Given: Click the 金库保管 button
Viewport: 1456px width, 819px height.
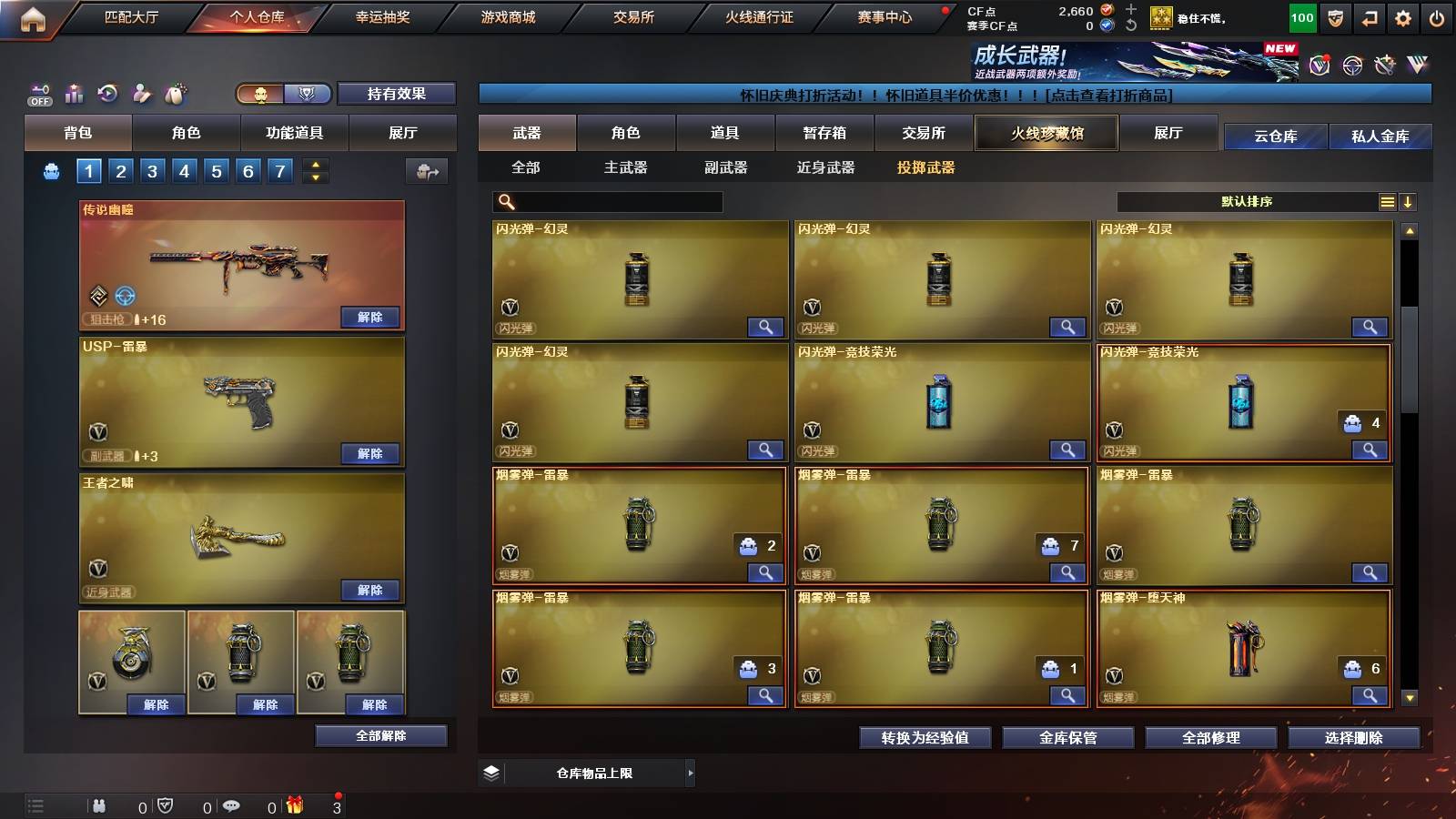Looking at the screenshot, I should [x=1067, y=738].
